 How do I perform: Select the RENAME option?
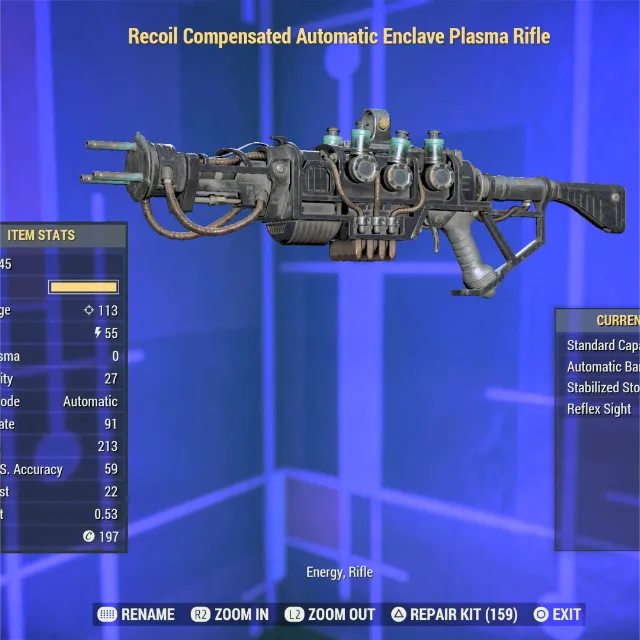[136, 614]
